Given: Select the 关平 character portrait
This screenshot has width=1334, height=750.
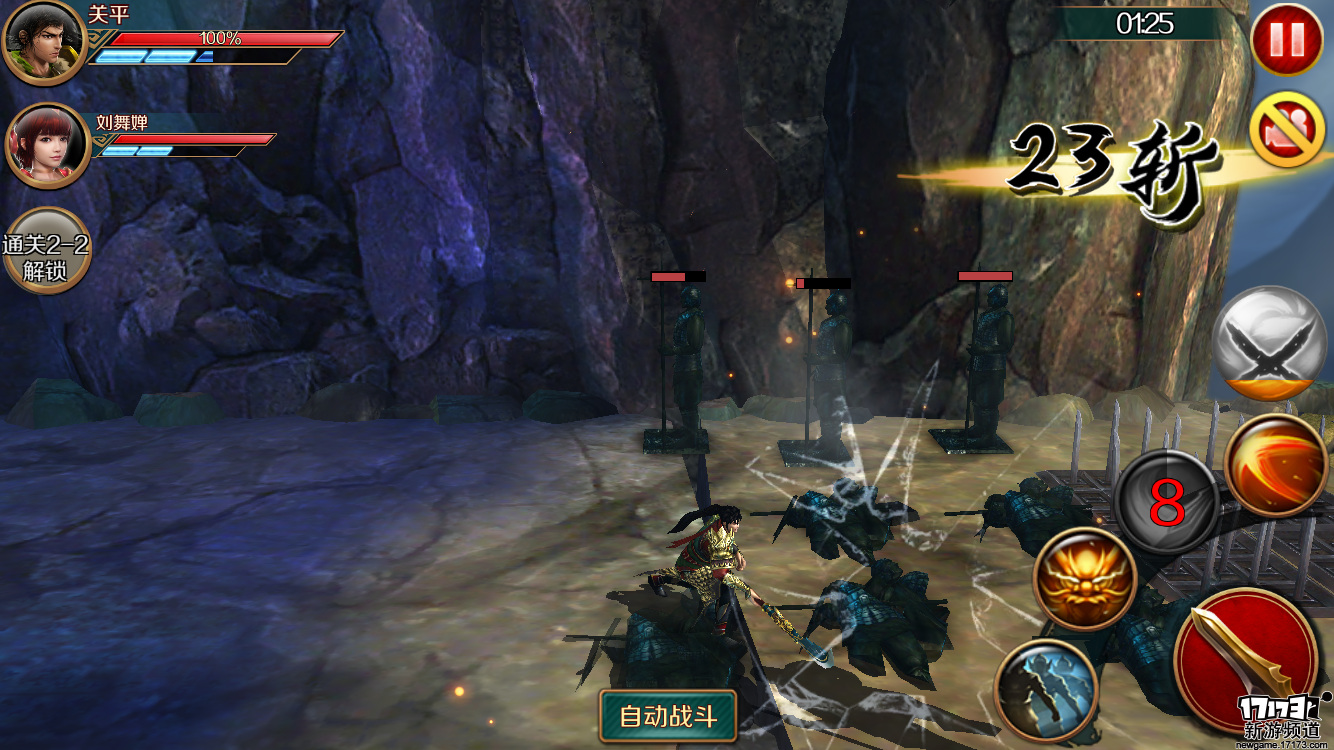Looking at the screenshot, I should point(44,43).
